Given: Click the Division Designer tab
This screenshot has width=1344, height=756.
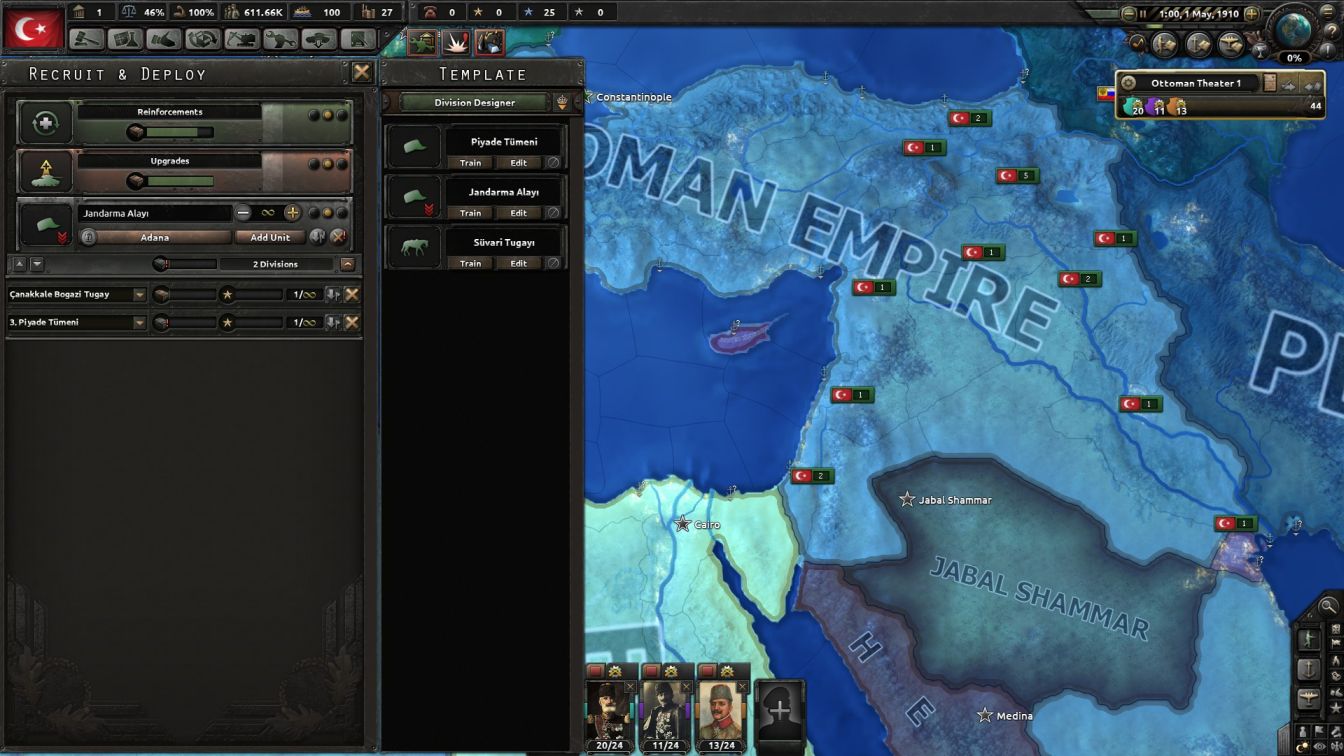Looking at the screenshot, I should coord(473,102).
